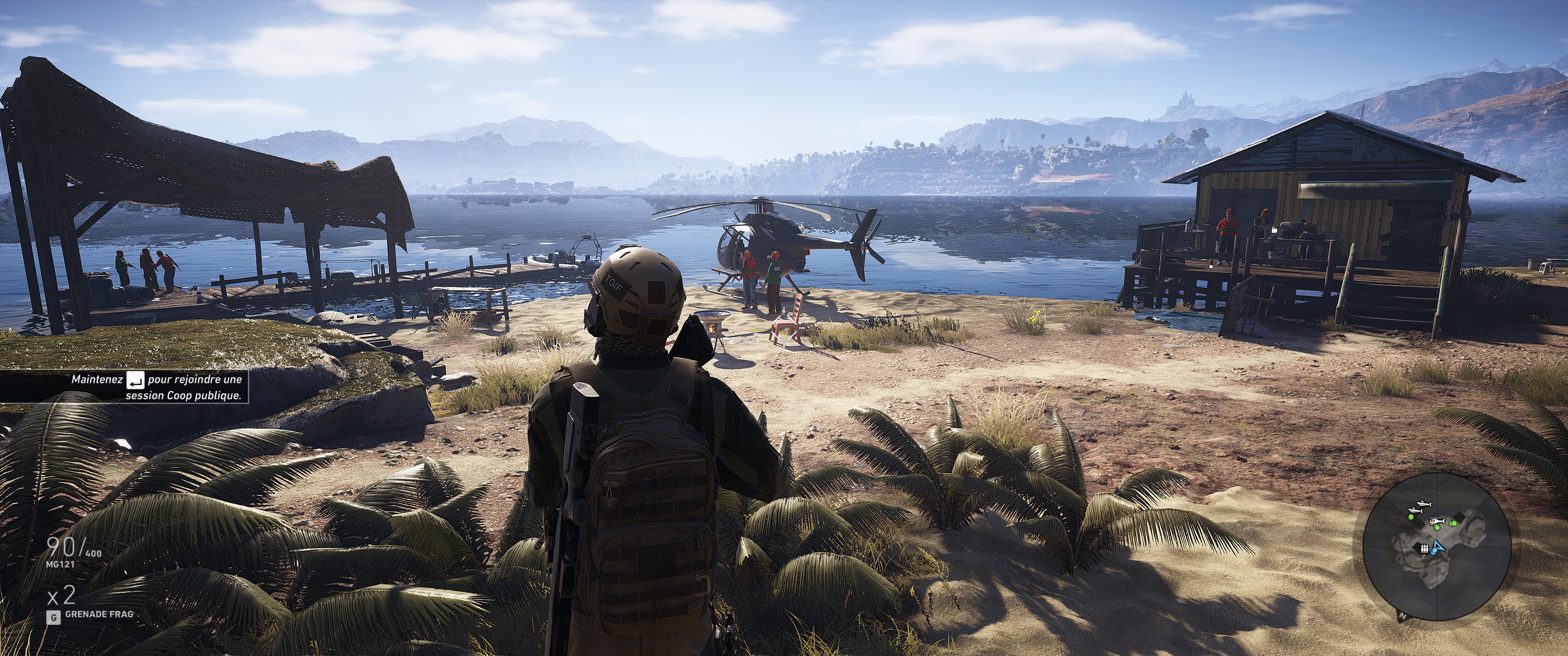The image size is (1568, 656).
Task: Click the x2 grenade counter
Action: tap(62, 596)
